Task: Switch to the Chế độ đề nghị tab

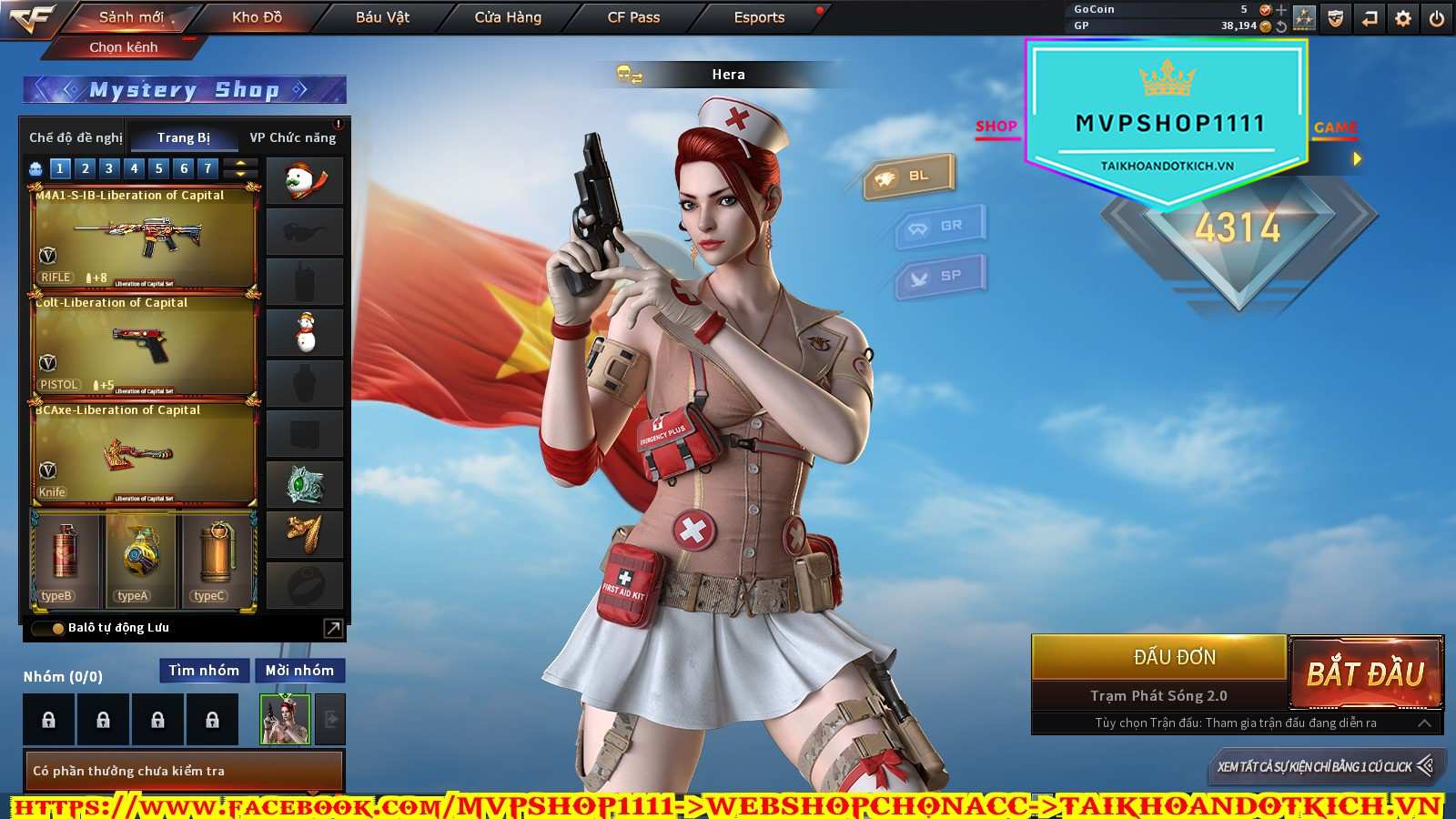Action: 76,137
